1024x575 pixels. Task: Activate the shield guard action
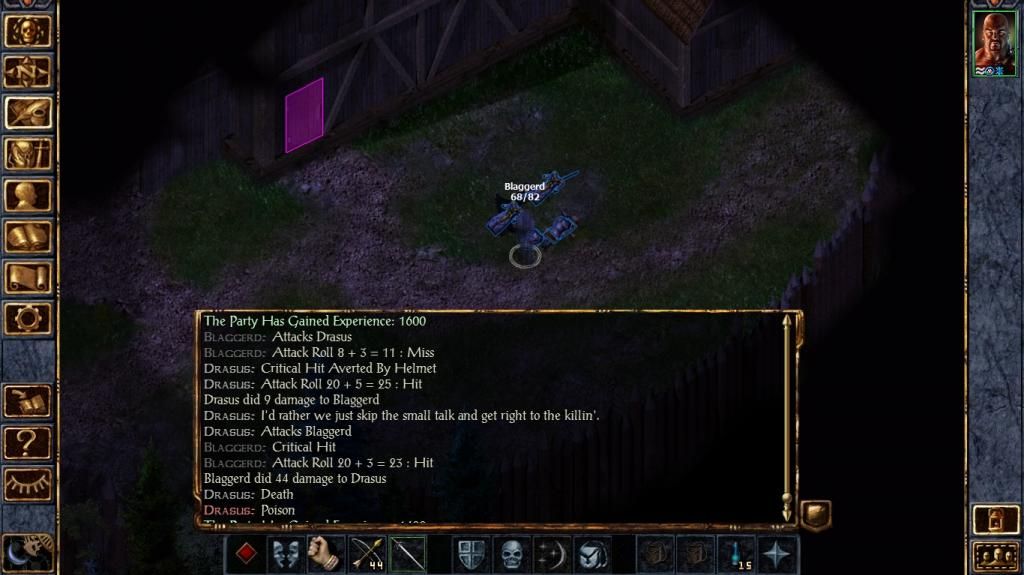(x=471, y=554)
